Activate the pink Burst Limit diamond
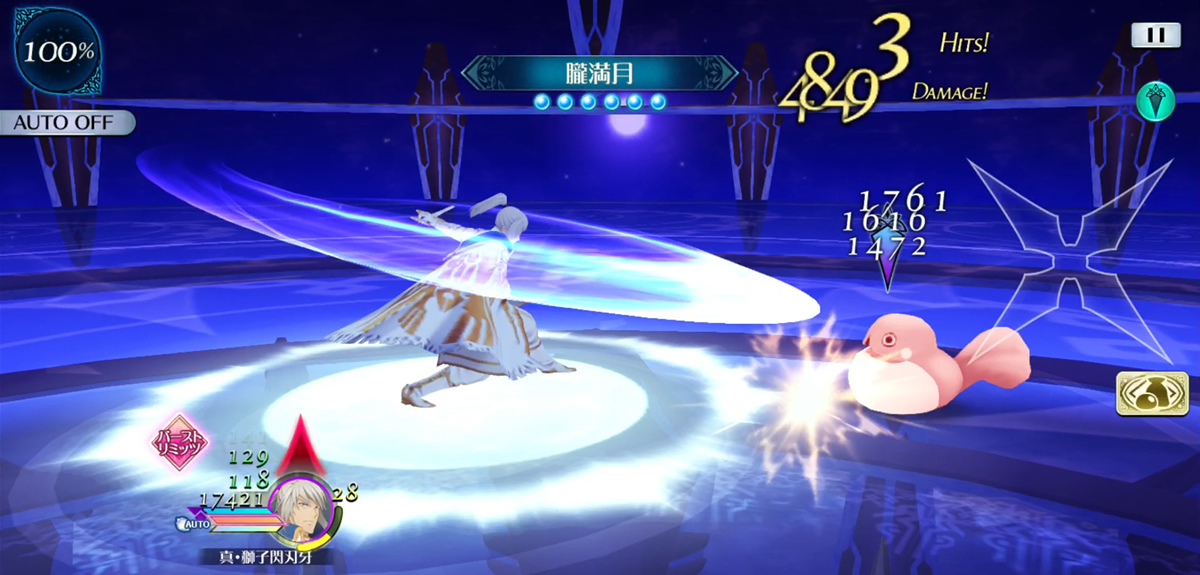This screenshot has width=1200, height=575. tap(178, 442)
